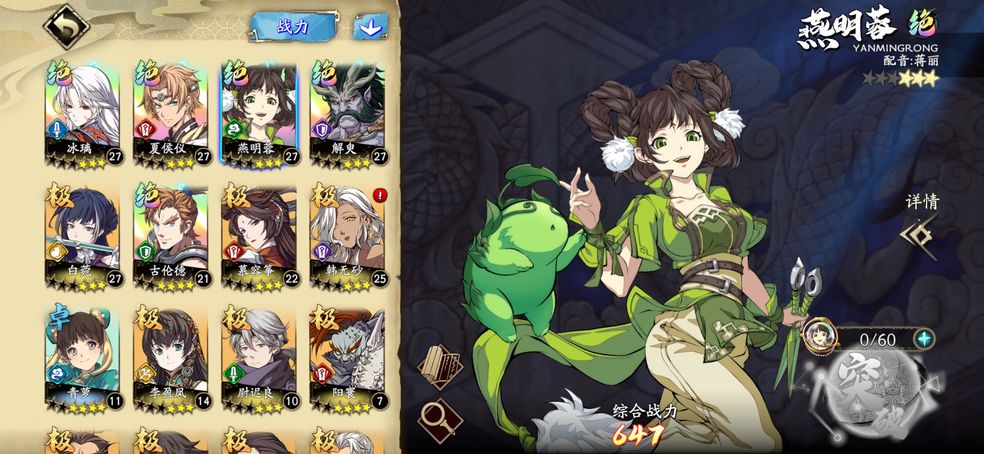The width and height of the screenshot is (984, 454).
Task: Select the 冰璃 character card
Action: pos(82,113)
